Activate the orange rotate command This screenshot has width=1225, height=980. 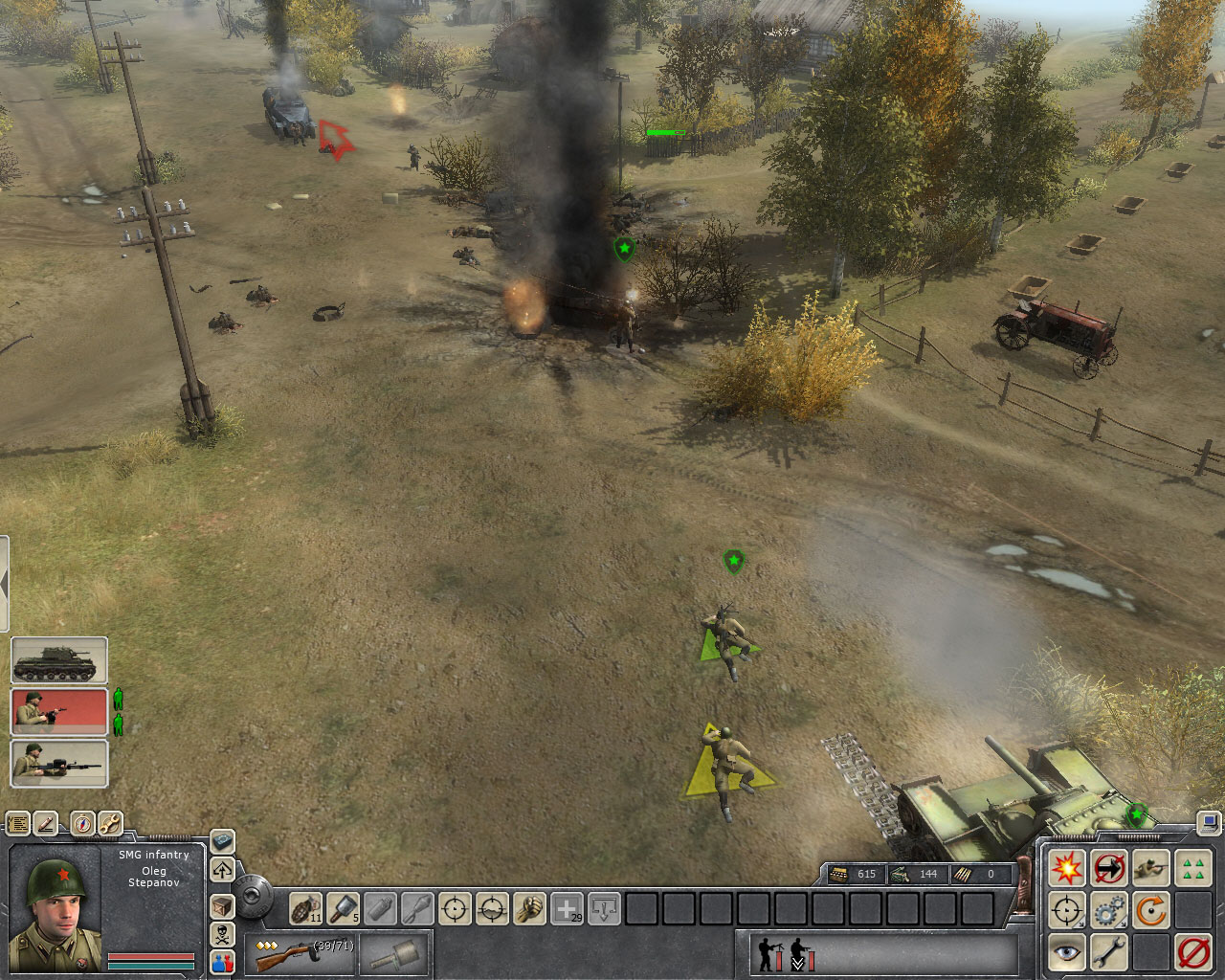[x=1150, y=910]
